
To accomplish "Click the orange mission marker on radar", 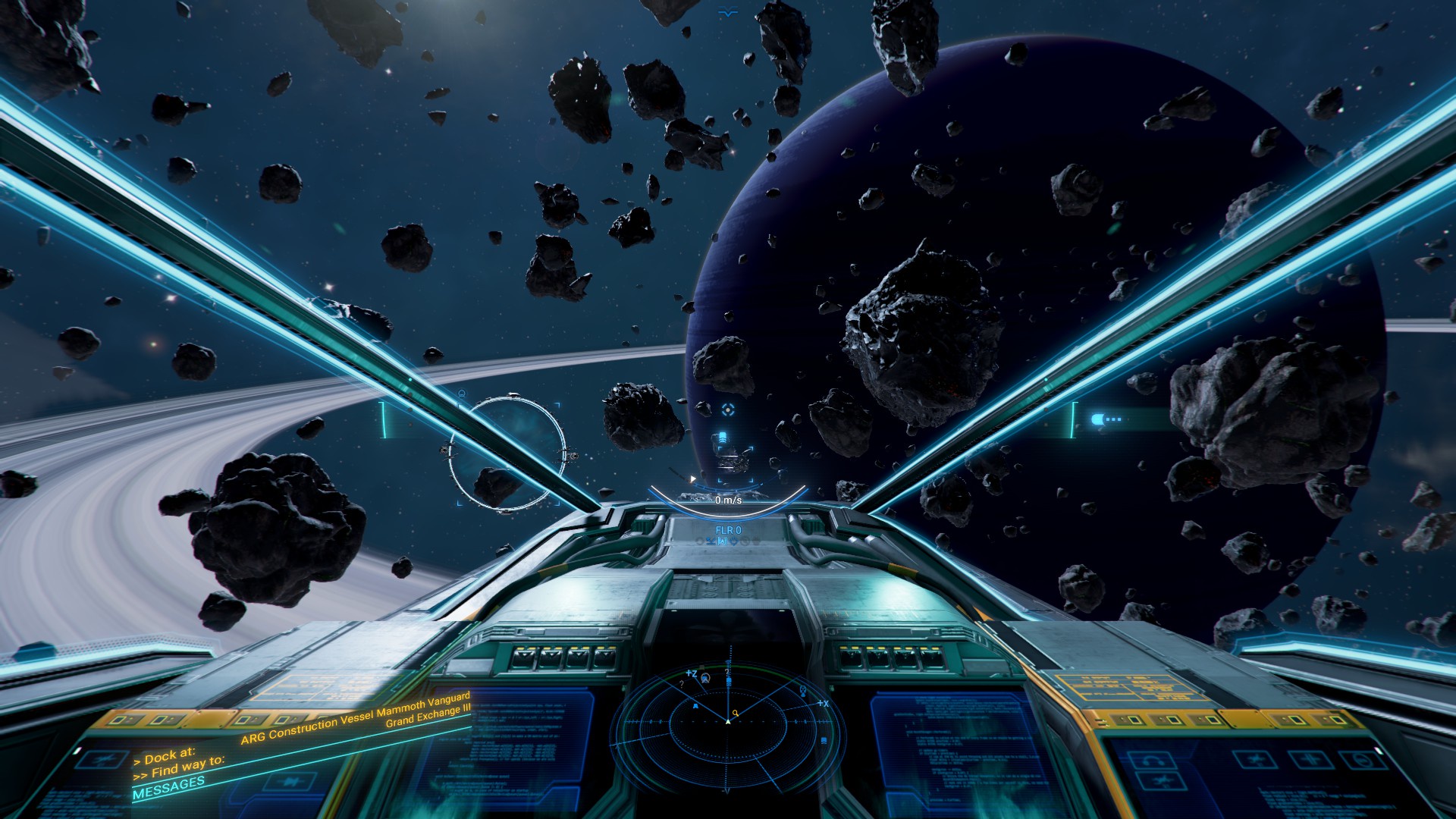I will tap(735, 714).
